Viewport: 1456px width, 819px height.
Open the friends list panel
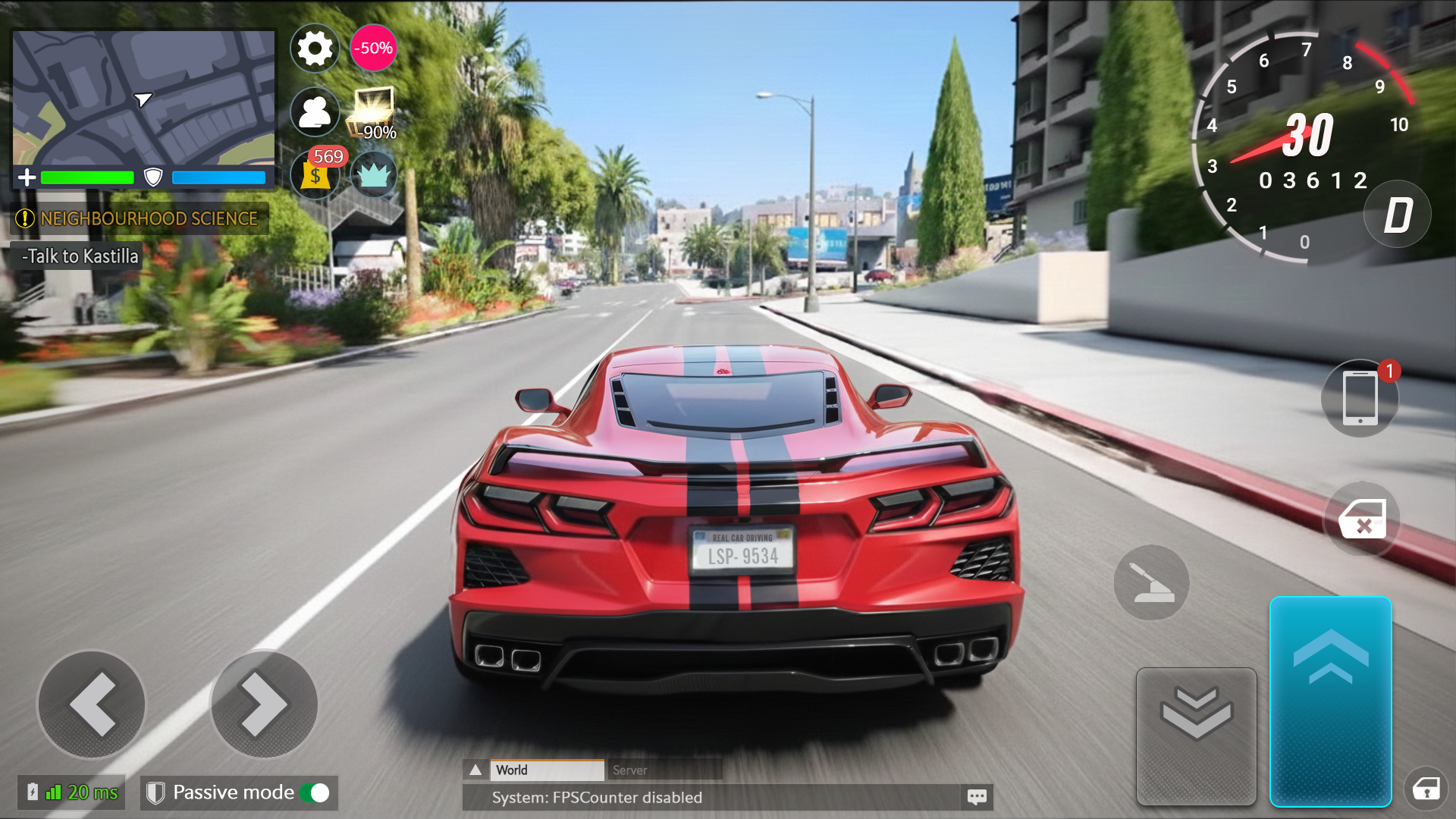pos(315,111)
